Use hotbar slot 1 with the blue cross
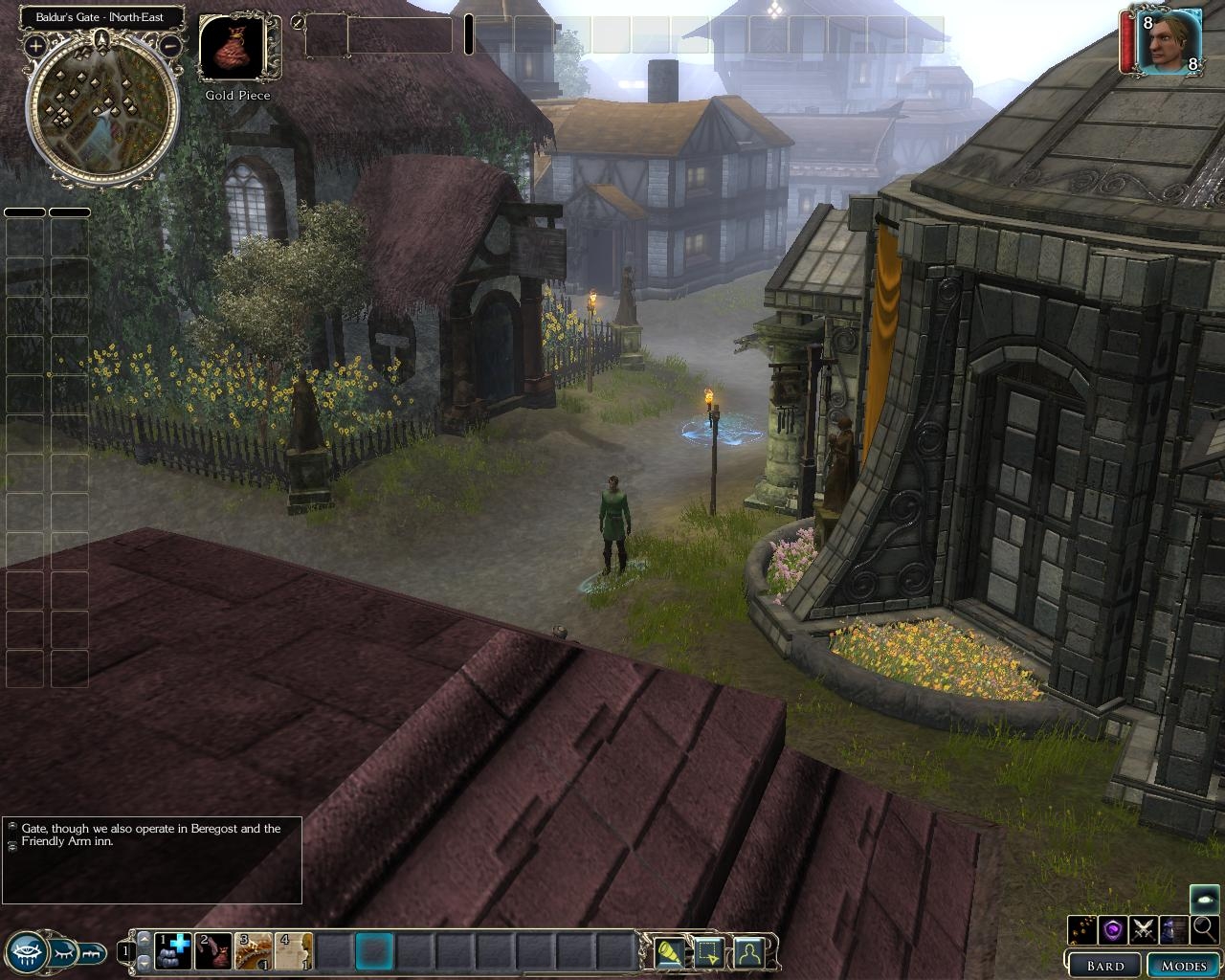 174,951
